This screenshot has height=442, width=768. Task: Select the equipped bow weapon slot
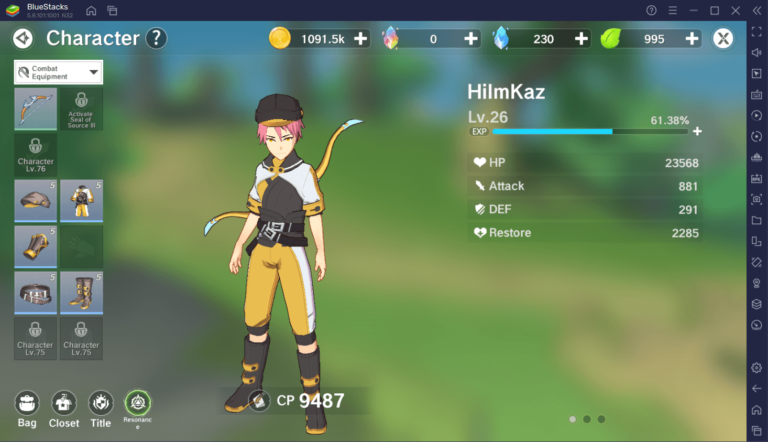(x=35, y=108)
